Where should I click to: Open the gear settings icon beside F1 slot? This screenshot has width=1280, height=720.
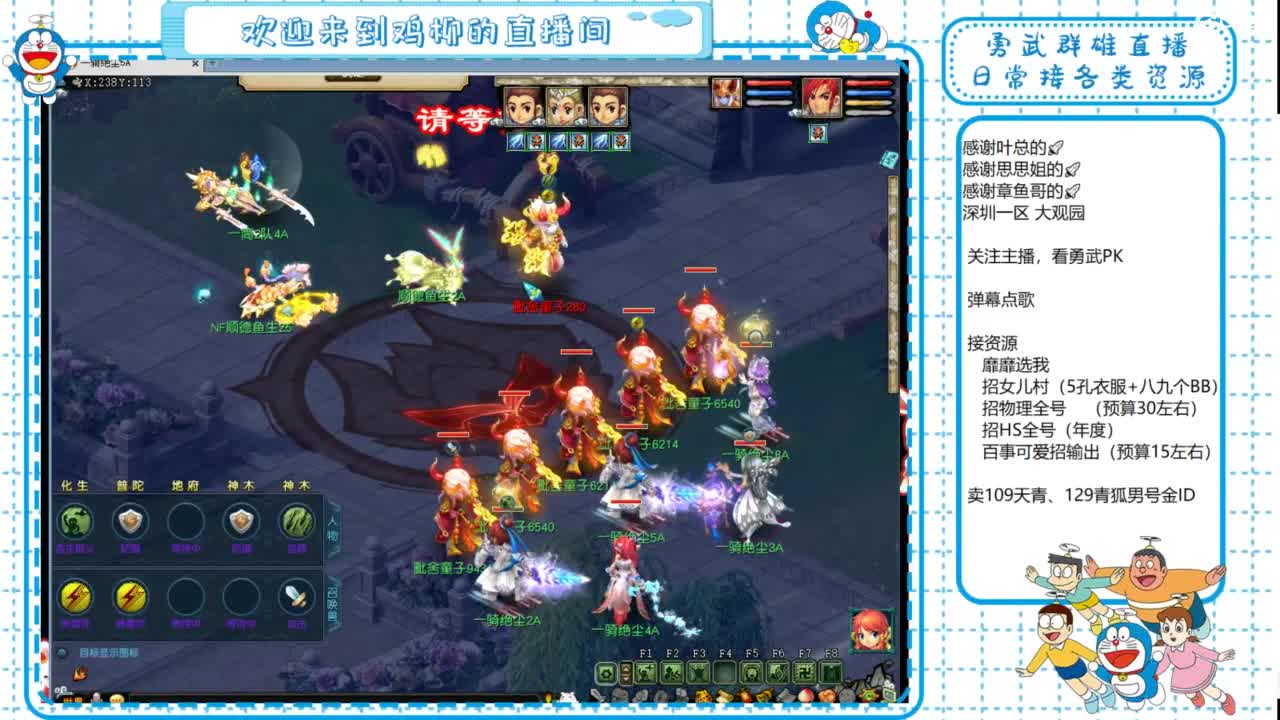click(605, 672)
